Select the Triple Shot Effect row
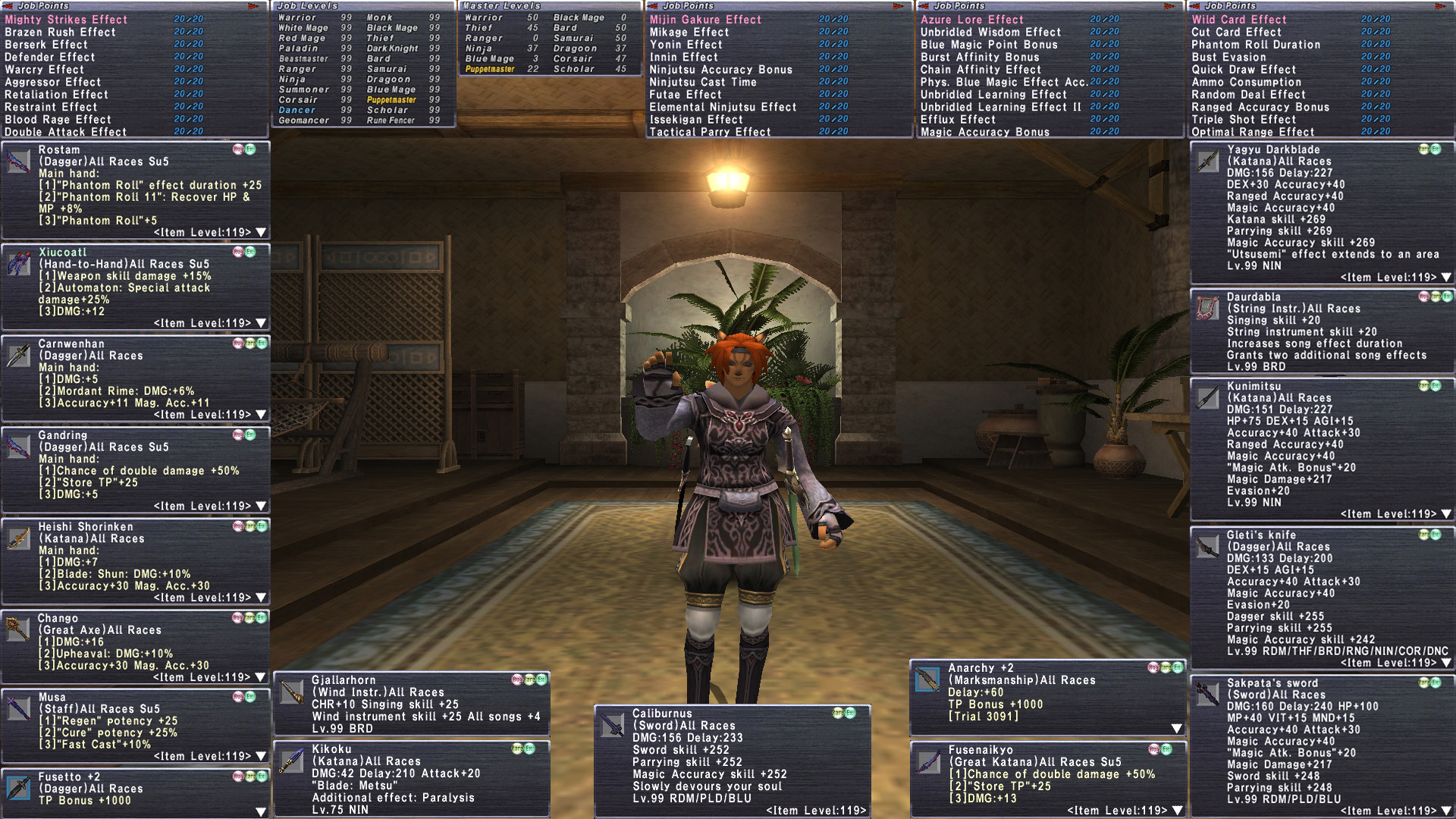Screen dimensions: 1456x819 1244,120
